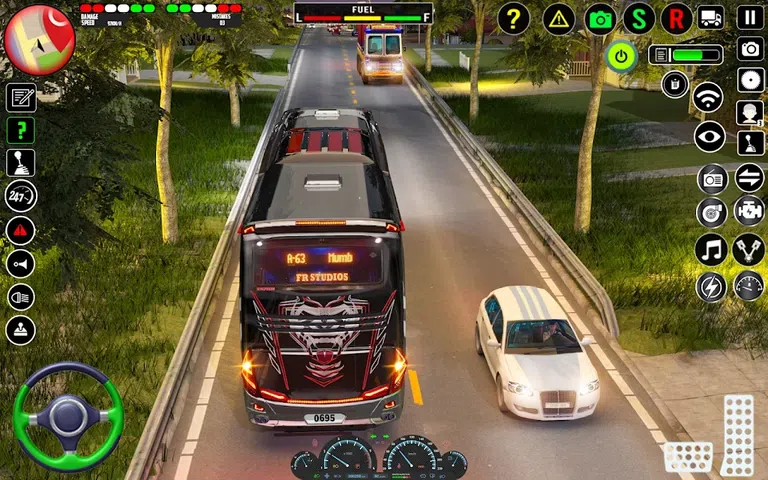
Task: Open the truck icon at the top
Action: (x=711, y=18)
